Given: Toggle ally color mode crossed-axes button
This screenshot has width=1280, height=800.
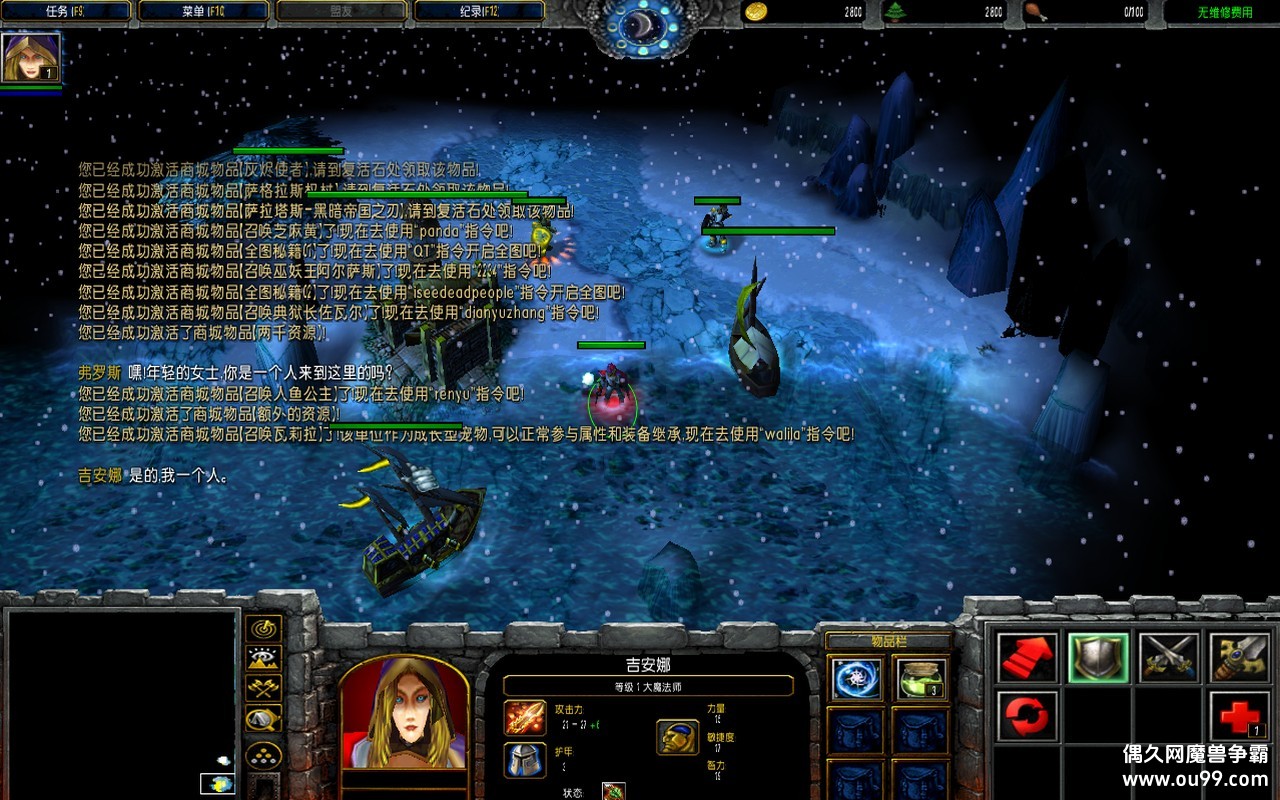Looking at the screenshot, I should 264,688.
